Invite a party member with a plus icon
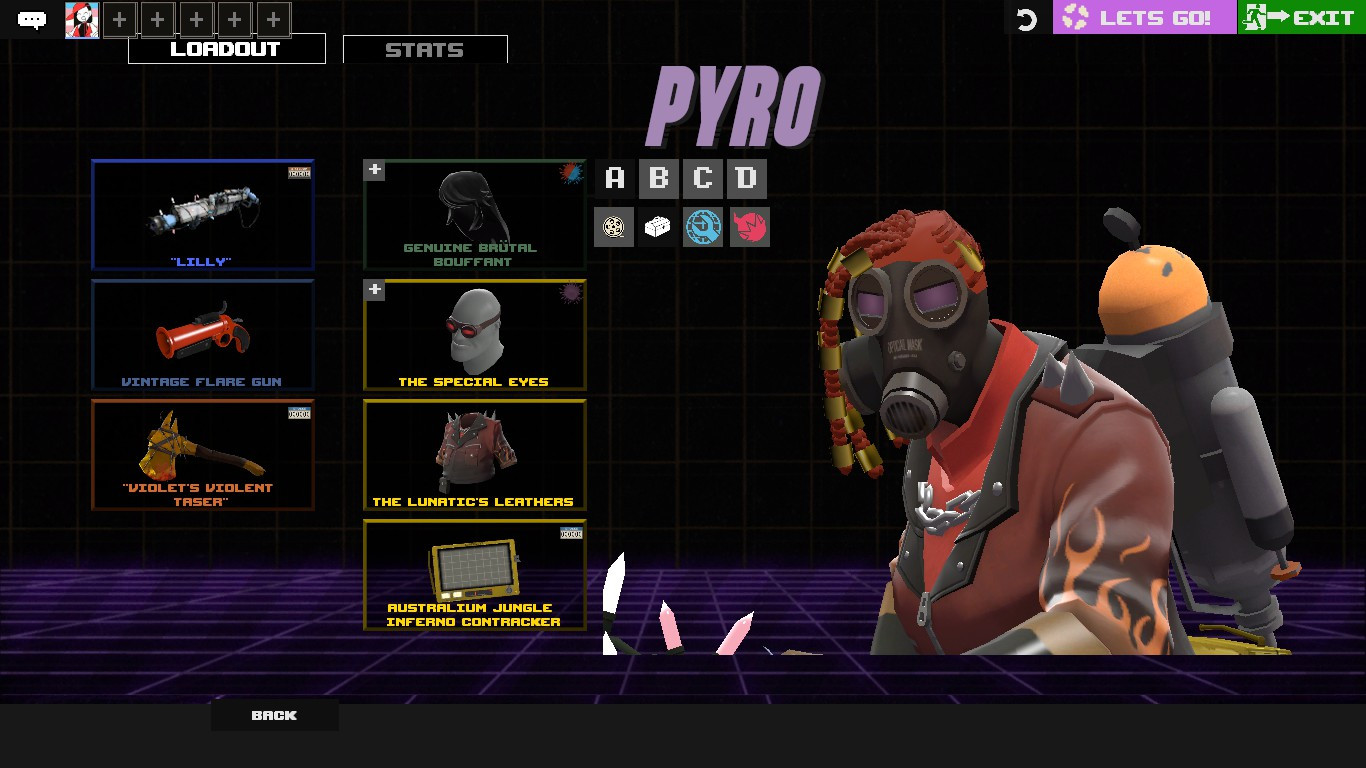The height and width of the screenshot is (768, 1366). pos(118,18)
